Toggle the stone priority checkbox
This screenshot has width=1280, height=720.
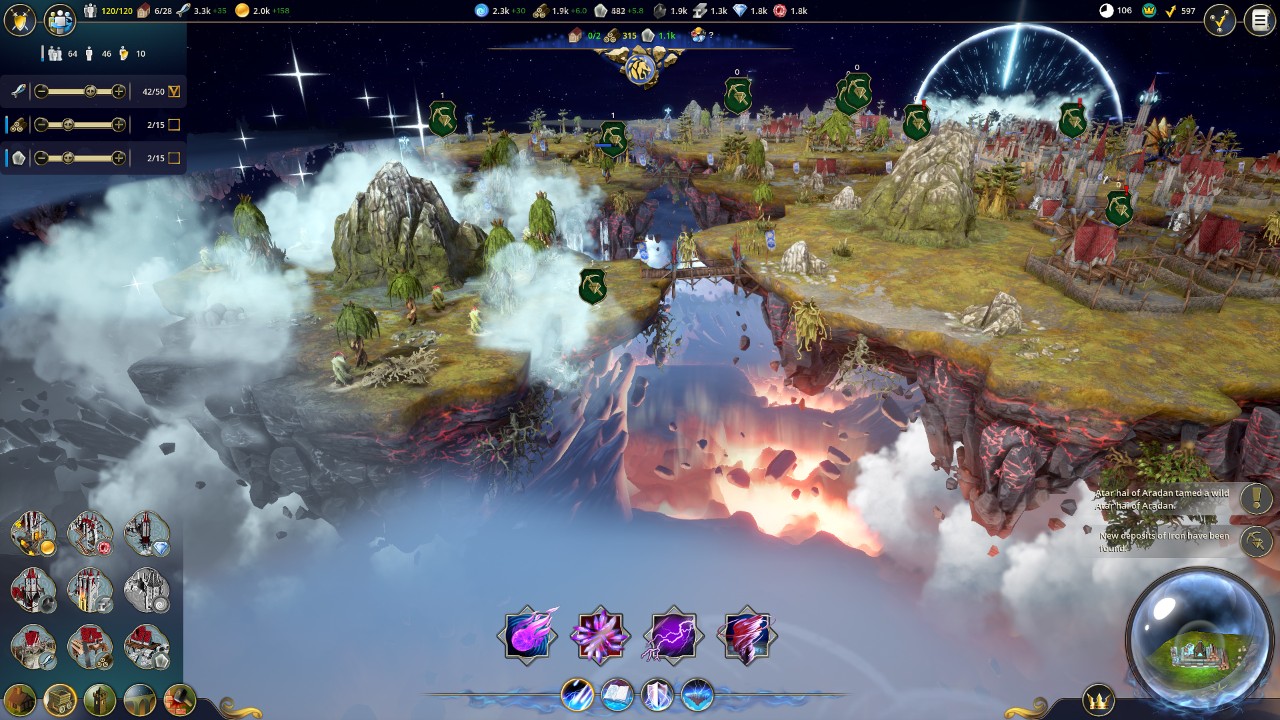pos(174,158)
